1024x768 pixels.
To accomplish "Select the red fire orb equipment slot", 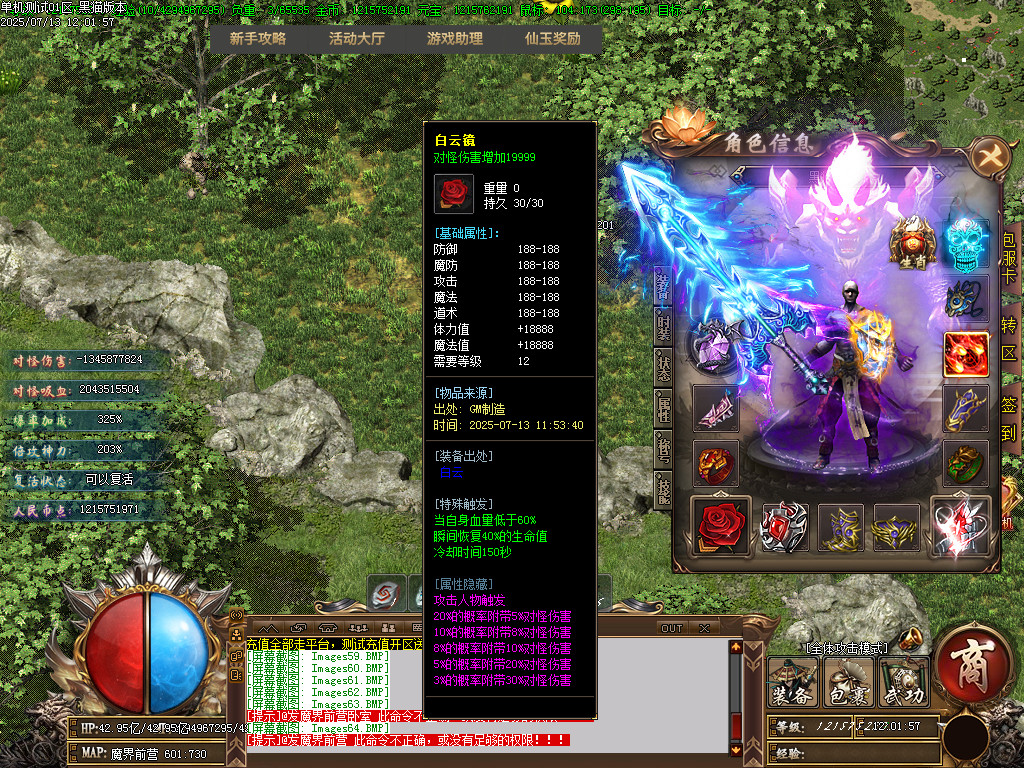I will [x=966, y=354].
